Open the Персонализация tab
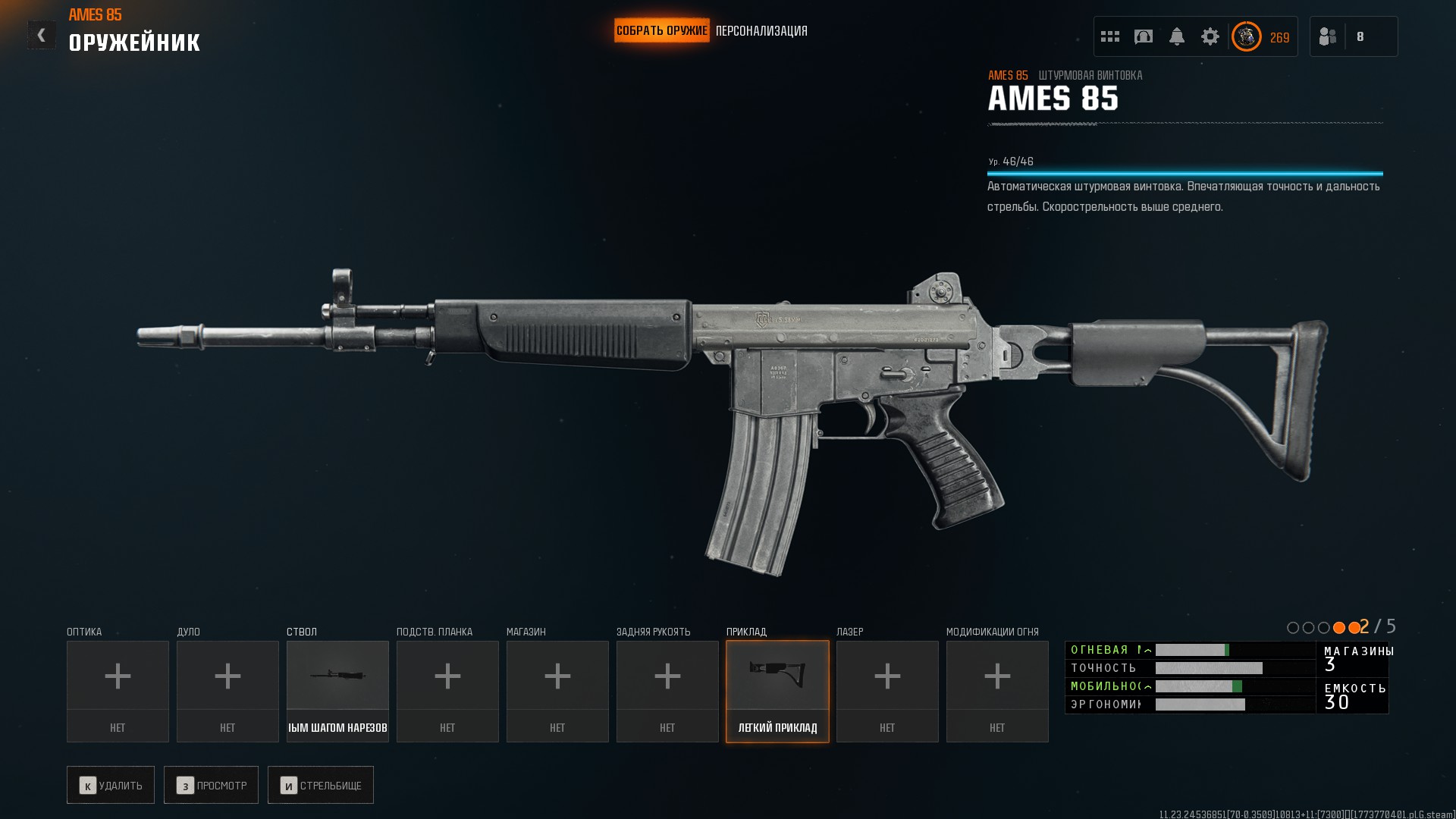The width and height of the screenshot is (1456, 819). click(761, 31)
